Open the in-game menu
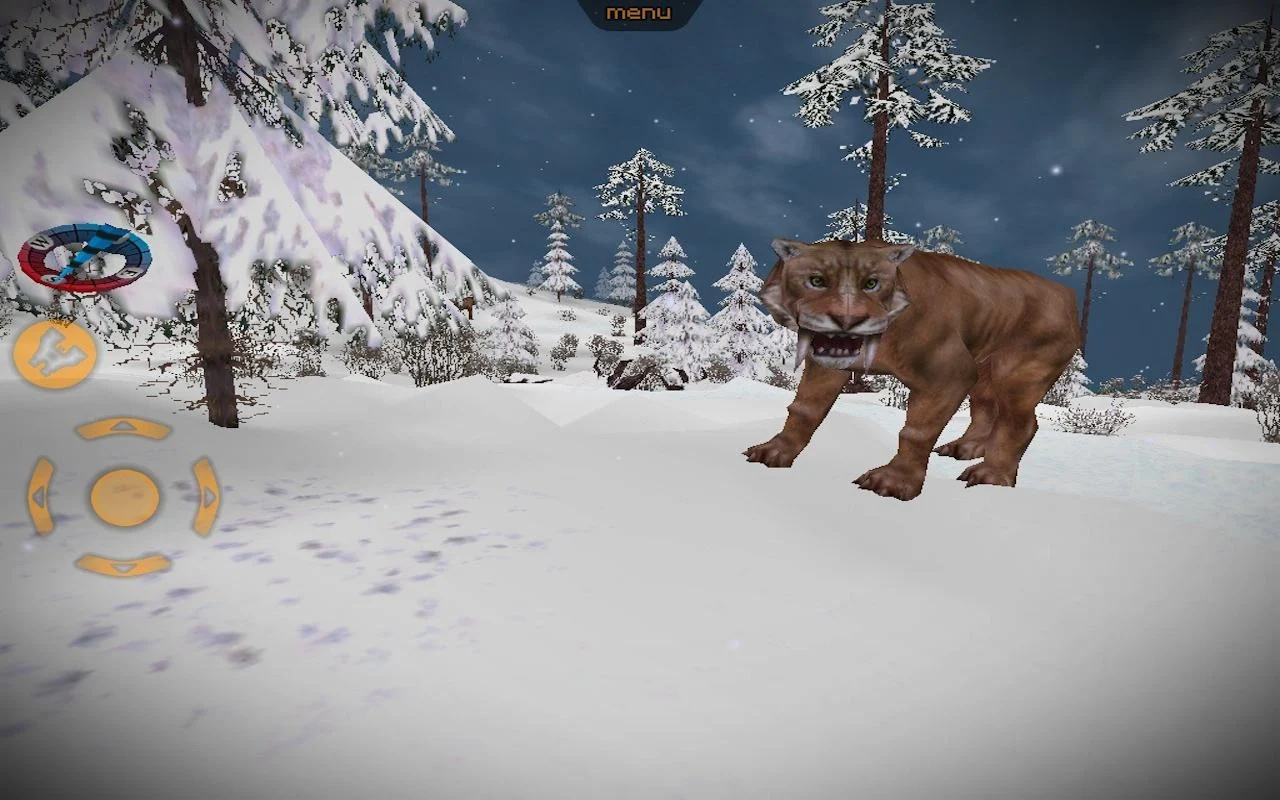This screenshot has height=800, width=1280. tap(637, 12)
